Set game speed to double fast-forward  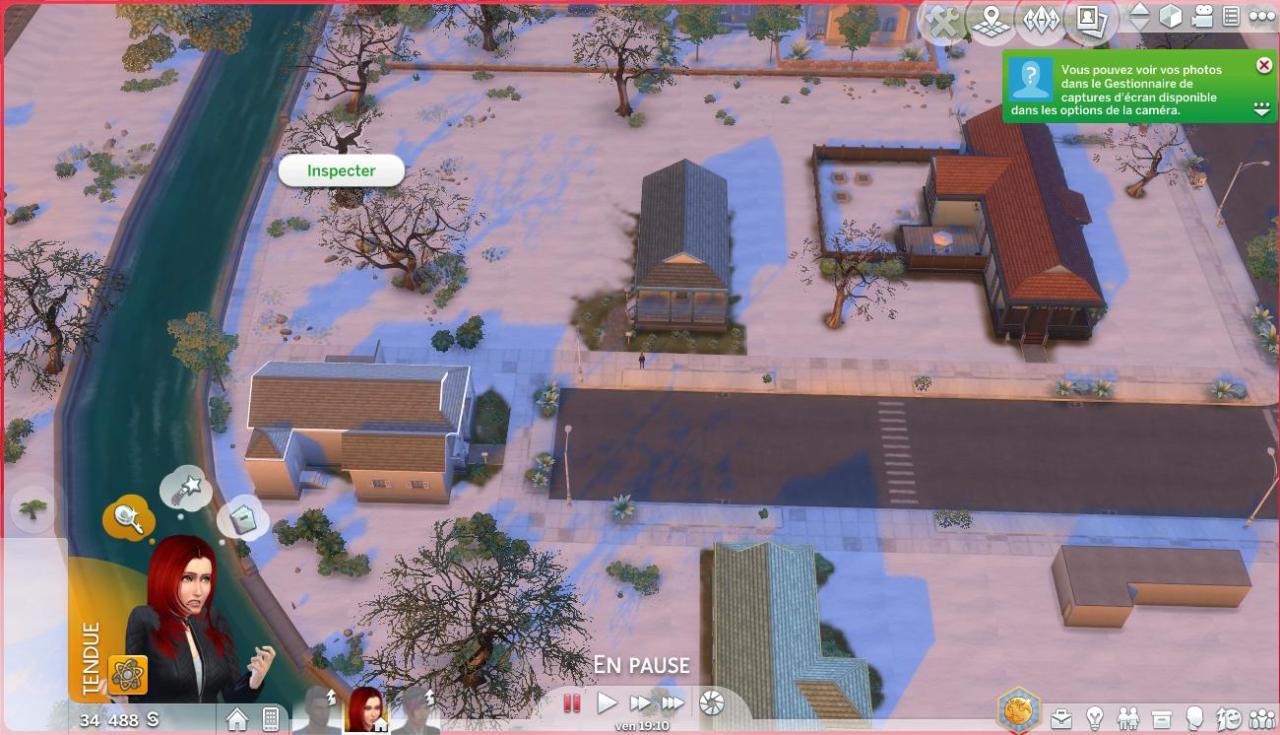pyautogui.click(x=640, y=703)
